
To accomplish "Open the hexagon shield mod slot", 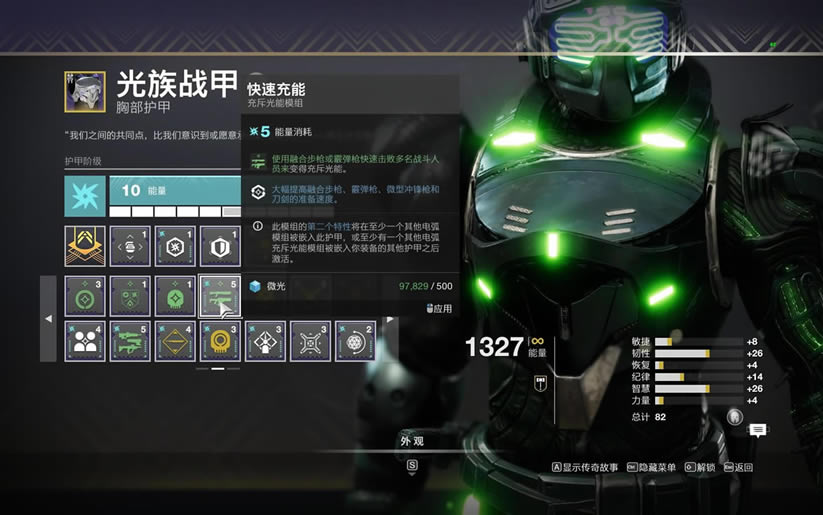I will pyautogui.click(x=220, y=246).
